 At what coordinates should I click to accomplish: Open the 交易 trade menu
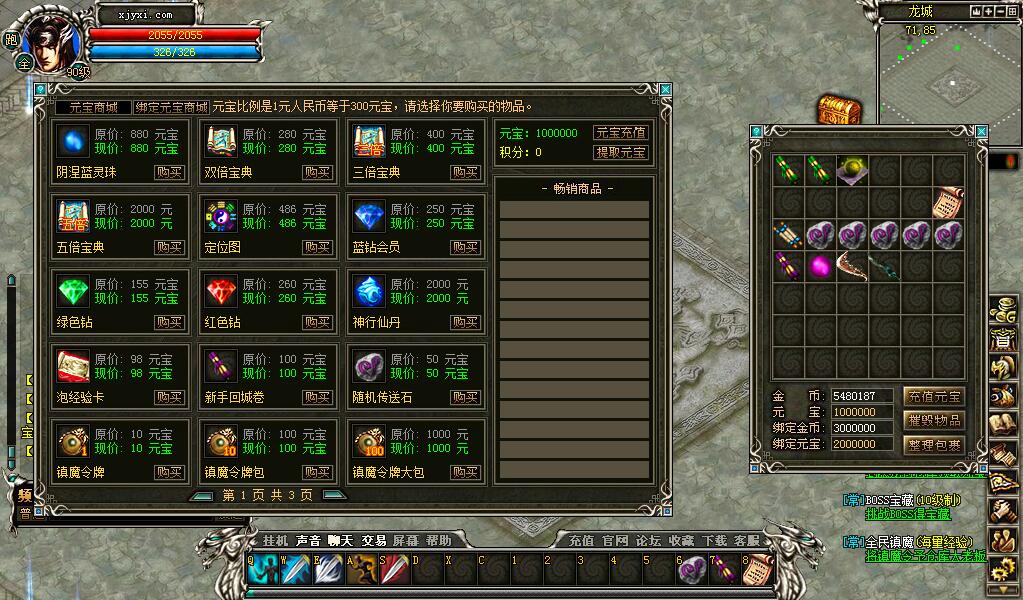coord(374,540)
